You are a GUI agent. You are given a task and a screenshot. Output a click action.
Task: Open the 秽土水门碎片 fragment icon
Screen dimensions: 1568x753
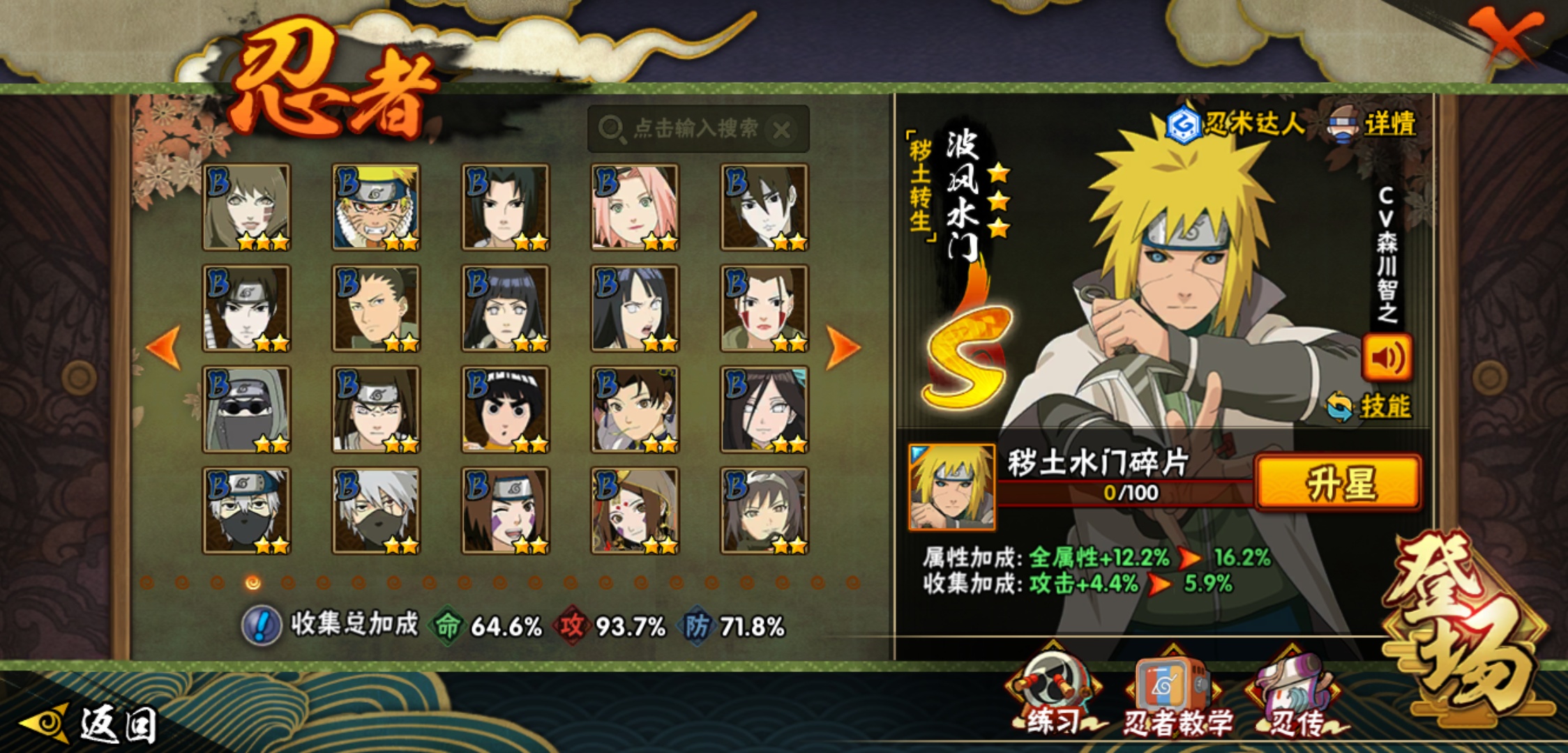(952, 487)
